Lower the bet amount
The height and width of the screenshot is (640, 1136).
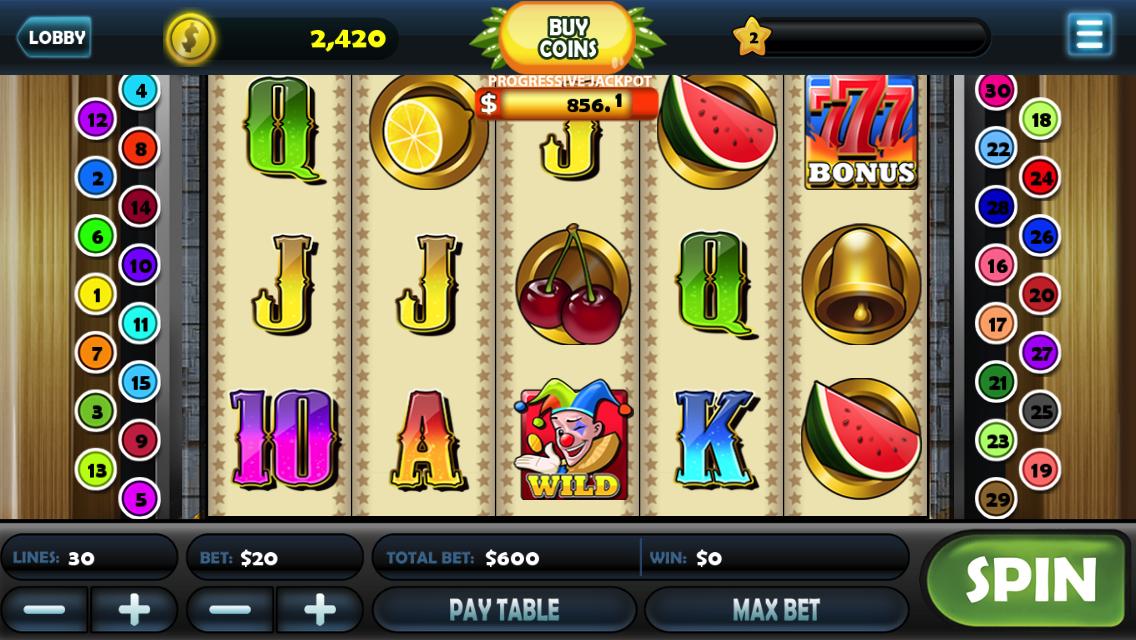(x=230, y=609)
